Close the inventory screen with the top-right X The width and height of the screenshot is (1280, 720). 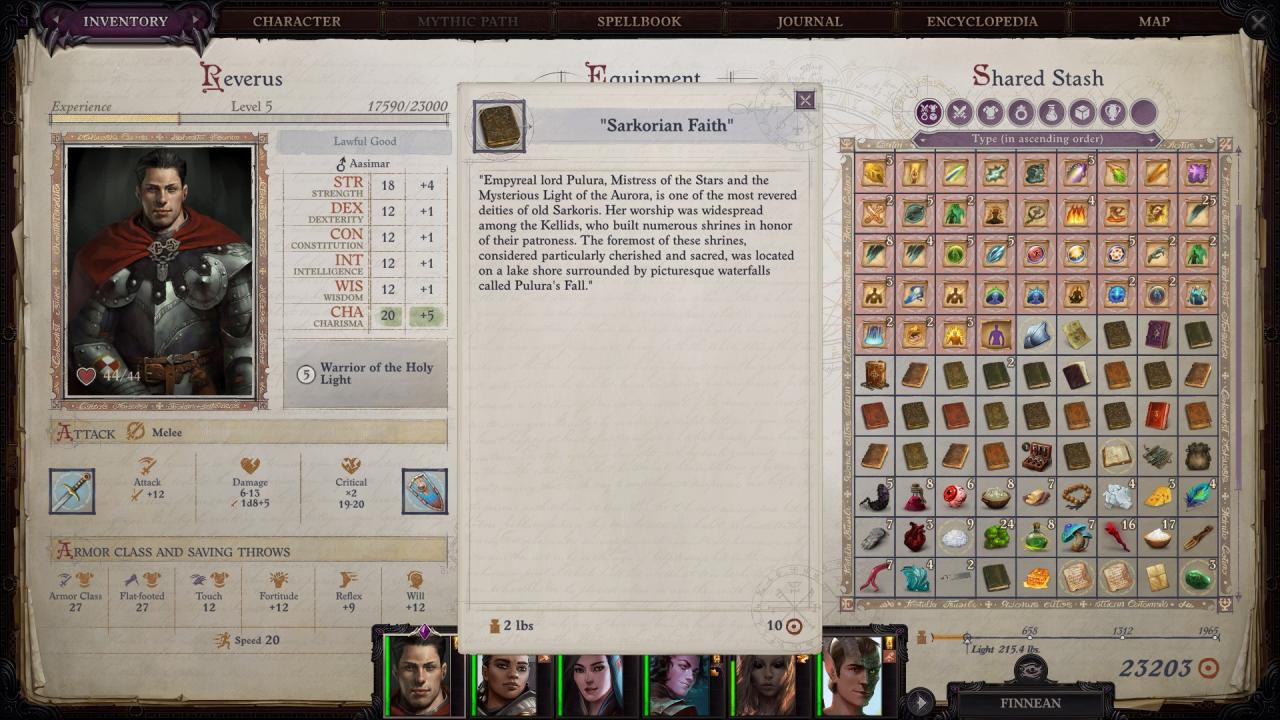(1258, 23)
